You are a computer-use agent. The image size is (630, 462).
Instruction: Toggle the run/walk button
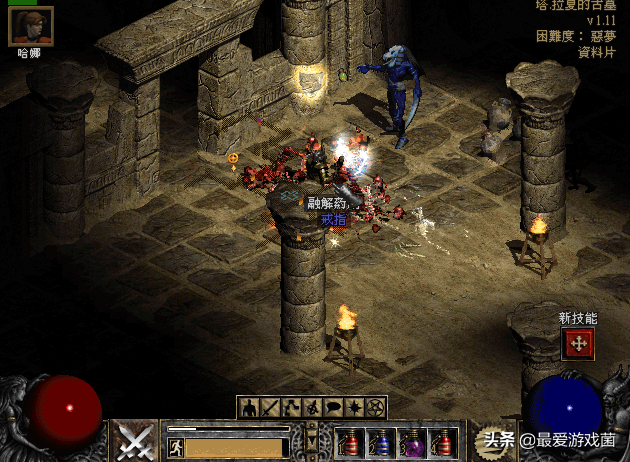176,446
